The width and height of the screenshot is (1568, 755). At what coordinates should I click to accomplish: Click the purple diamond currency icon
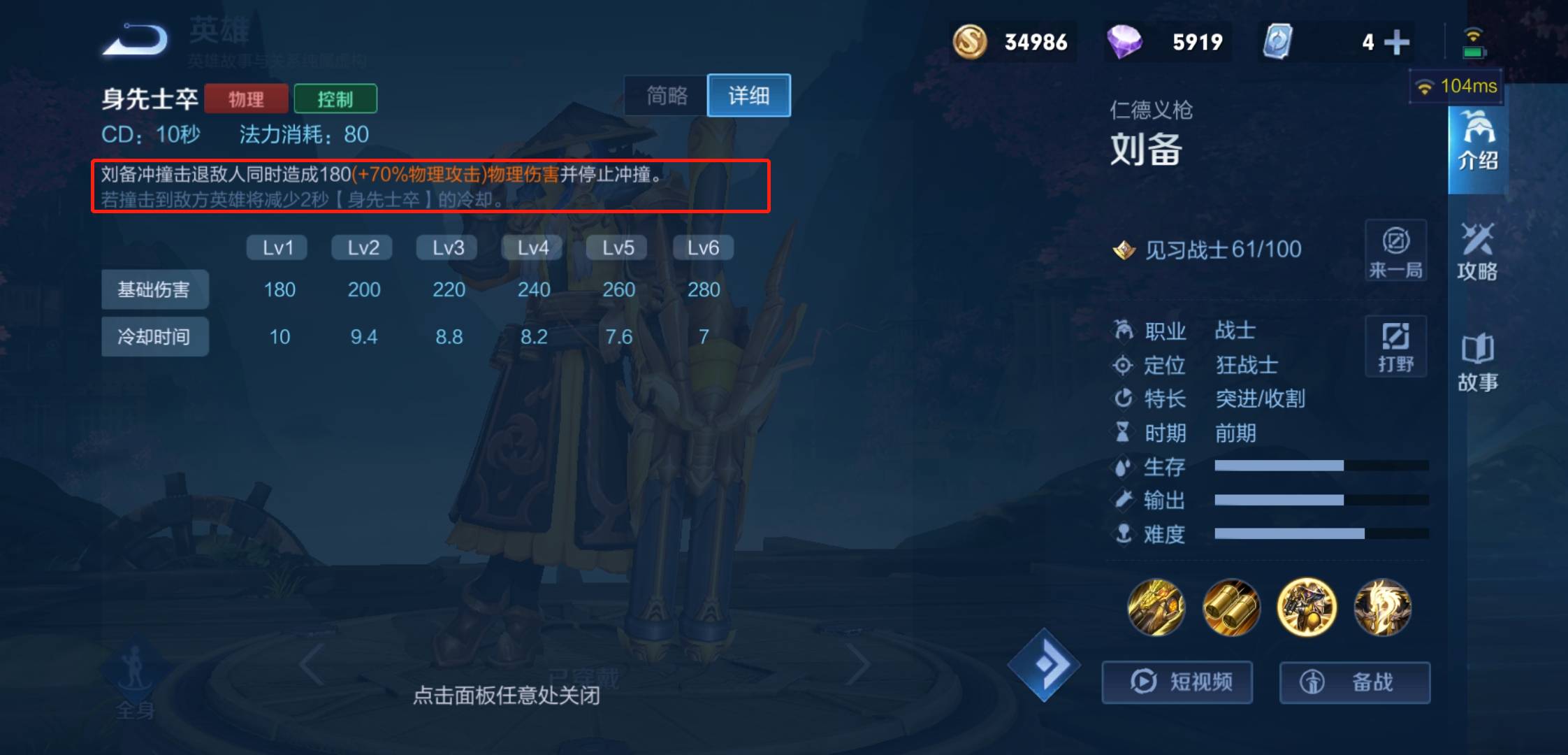click(x=1126, y=42)
